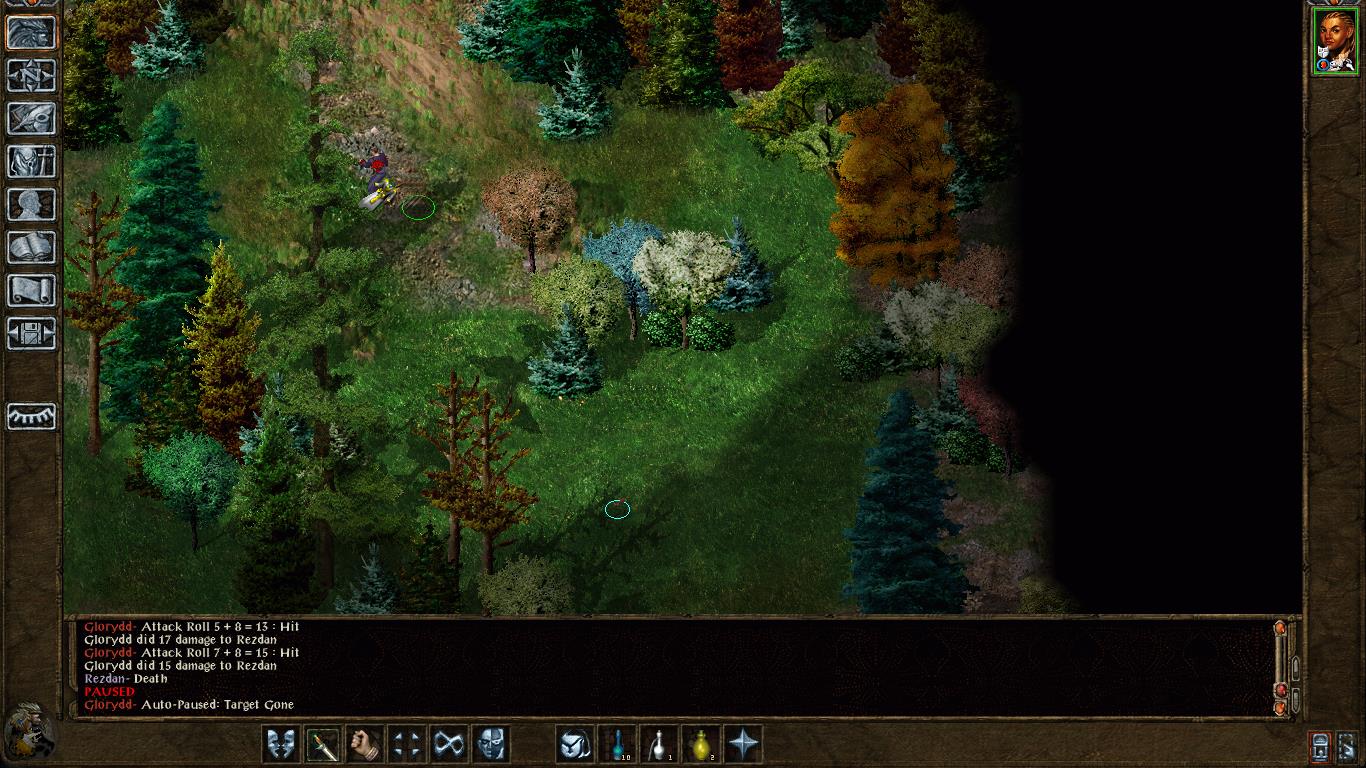Open the priest scroll screen

pyautogui.click(x=31, y=290)
